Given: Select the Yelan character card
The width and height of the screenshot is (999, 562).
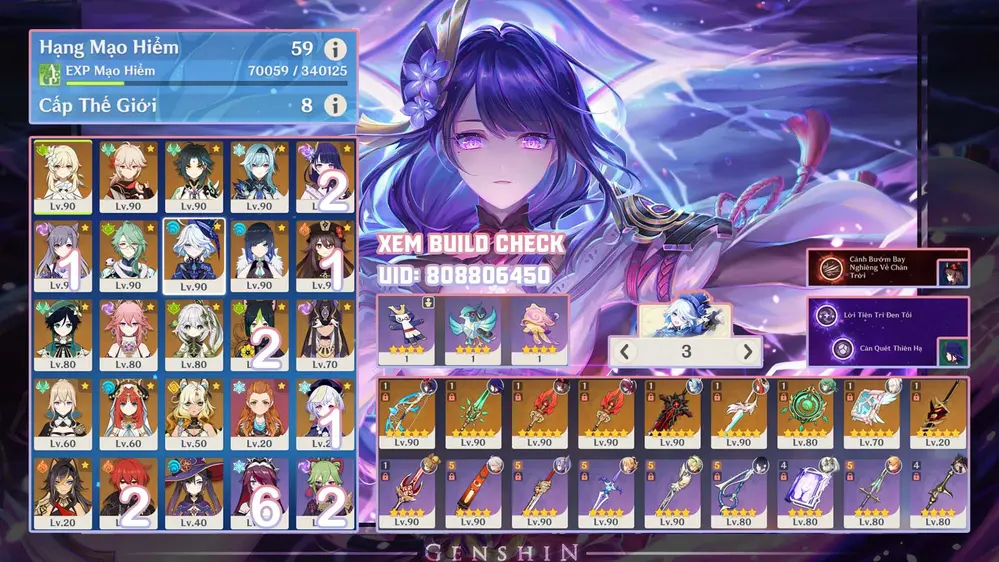Looking at the screenshot, I should [259, 255].
